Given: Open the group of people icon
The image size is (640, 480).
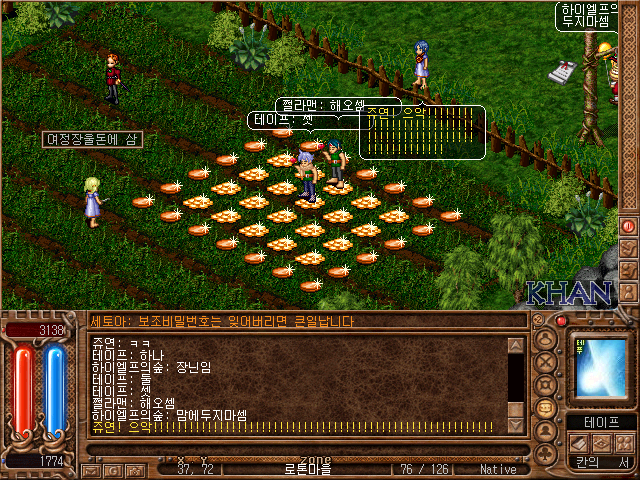Looking at the screenshot, I should point(624,443).
